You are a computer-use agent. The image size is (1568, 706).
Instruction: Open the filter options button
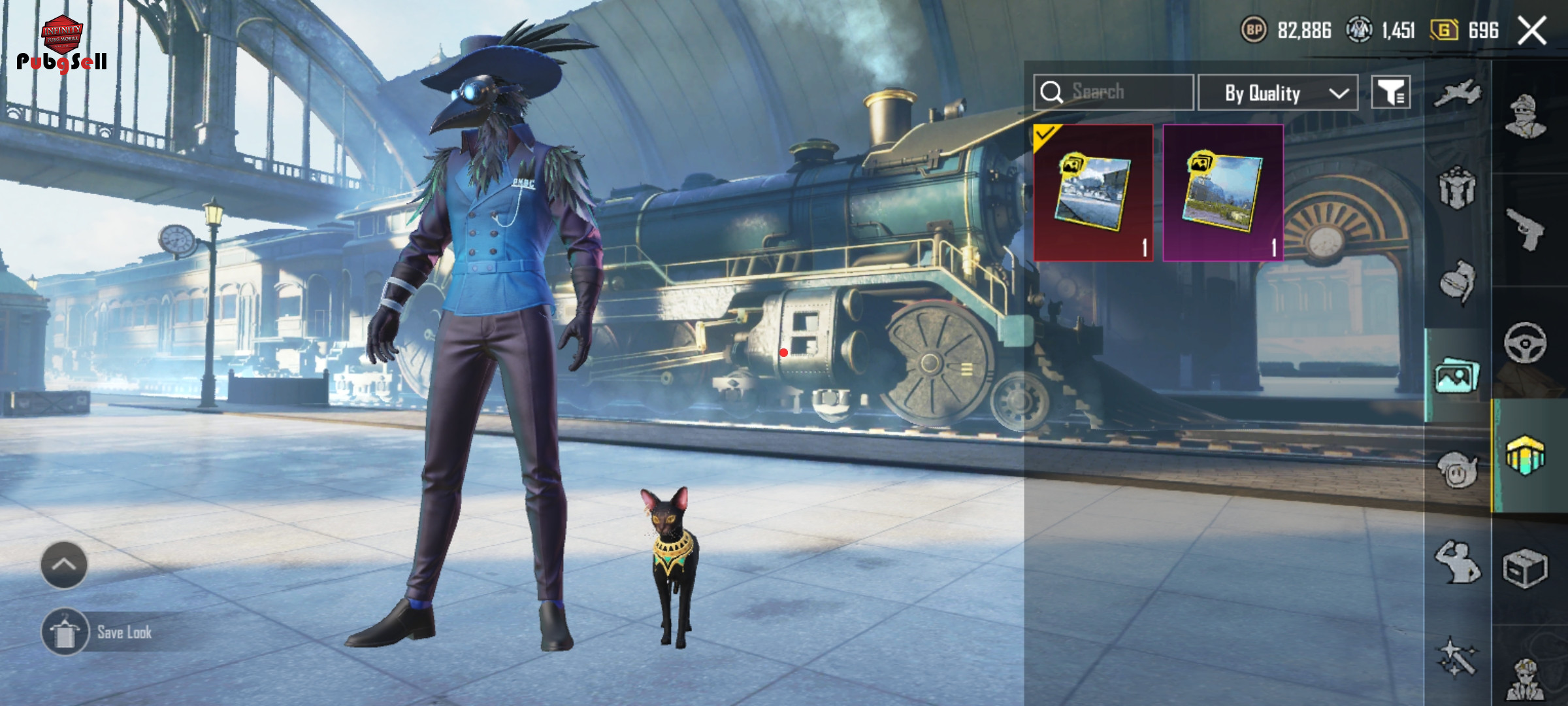pyautogui.click(x=1391, y=93)
